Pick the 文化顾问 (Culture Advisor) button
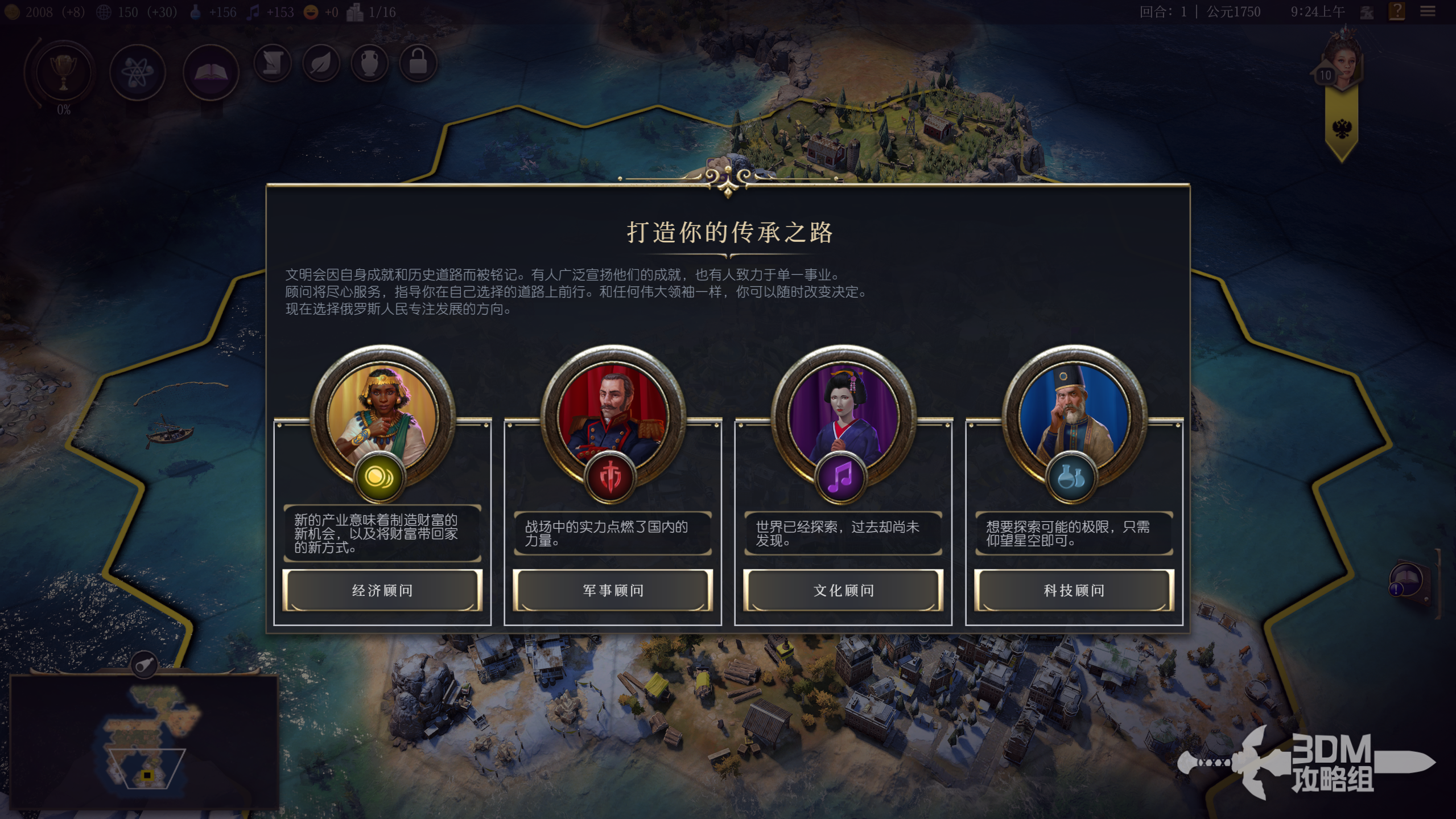Viewport: 1456px width, 819px height. [843, 590]
